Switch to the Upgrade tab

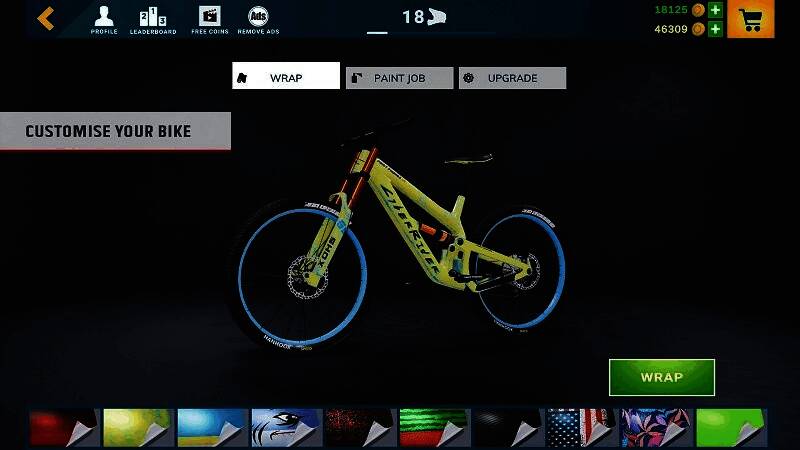pyautogui.click(x=512, y=78)
